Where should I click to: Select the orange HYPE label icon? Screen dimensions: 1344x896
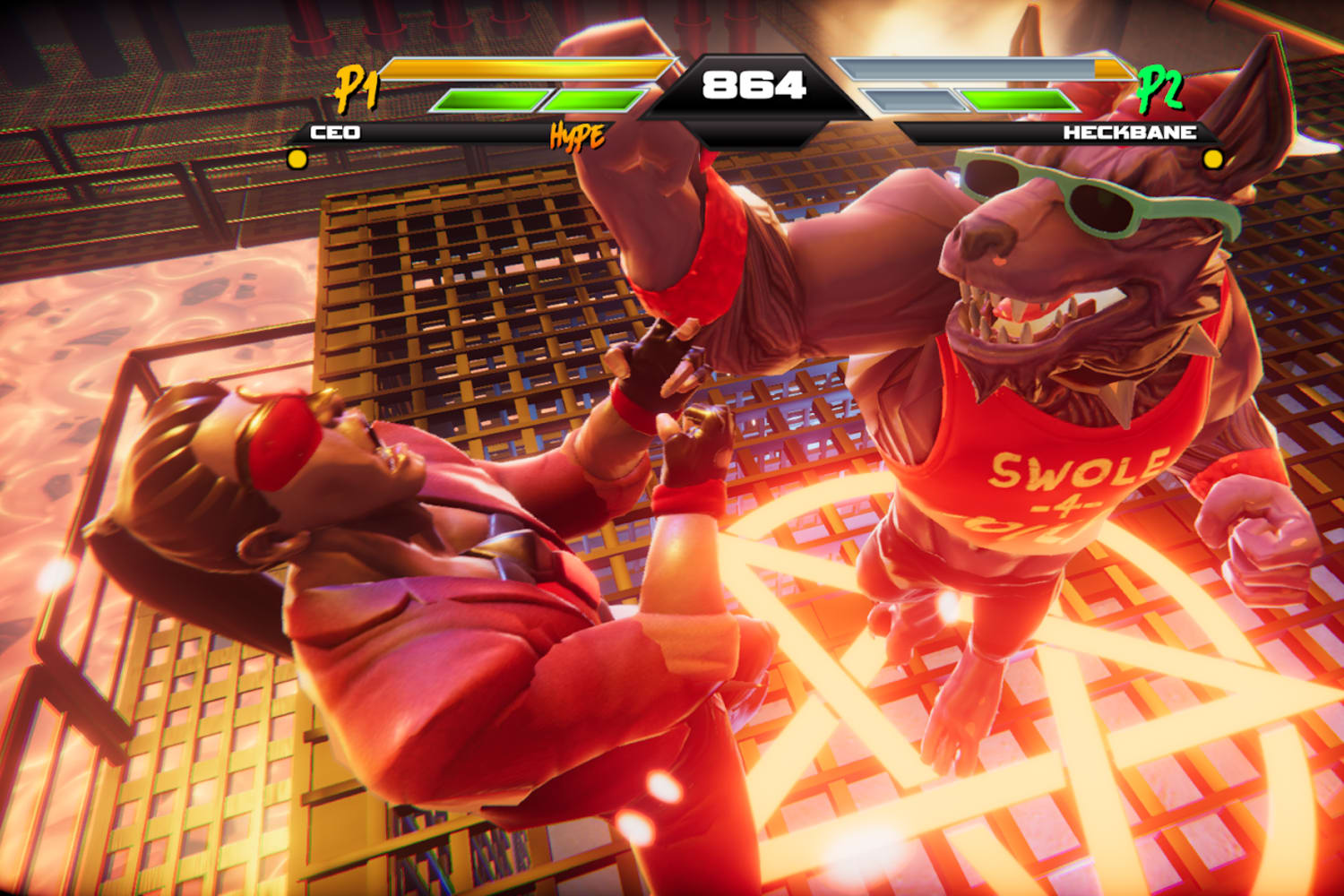pos(578,137)
